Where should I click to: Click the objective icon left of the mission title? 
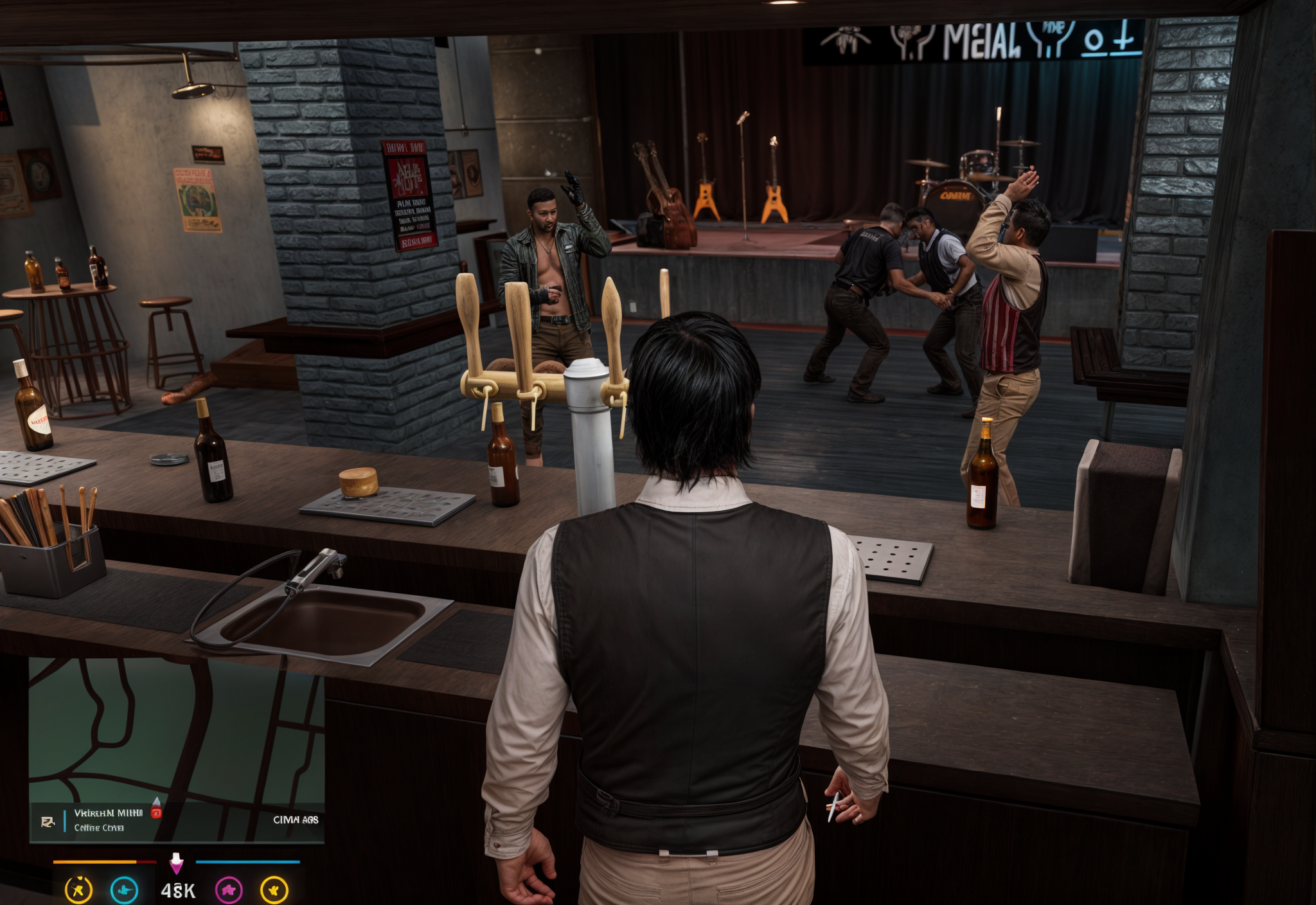pyautogui.click(x=48, y=822)
